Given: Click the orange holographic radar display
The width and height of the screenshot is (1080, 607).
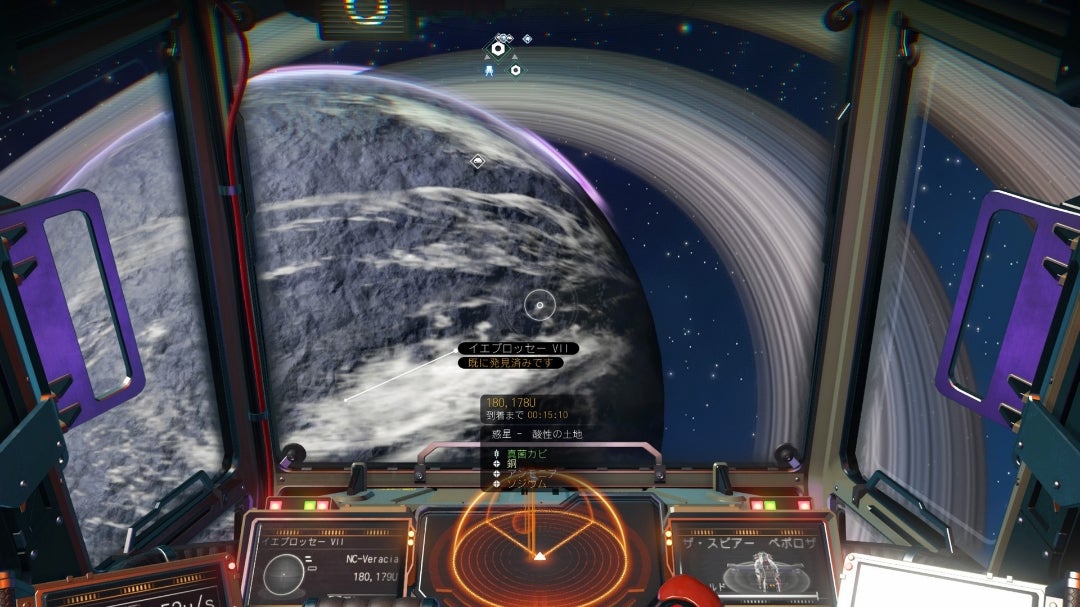Looking at the screenshot, I should click(540, 550).
